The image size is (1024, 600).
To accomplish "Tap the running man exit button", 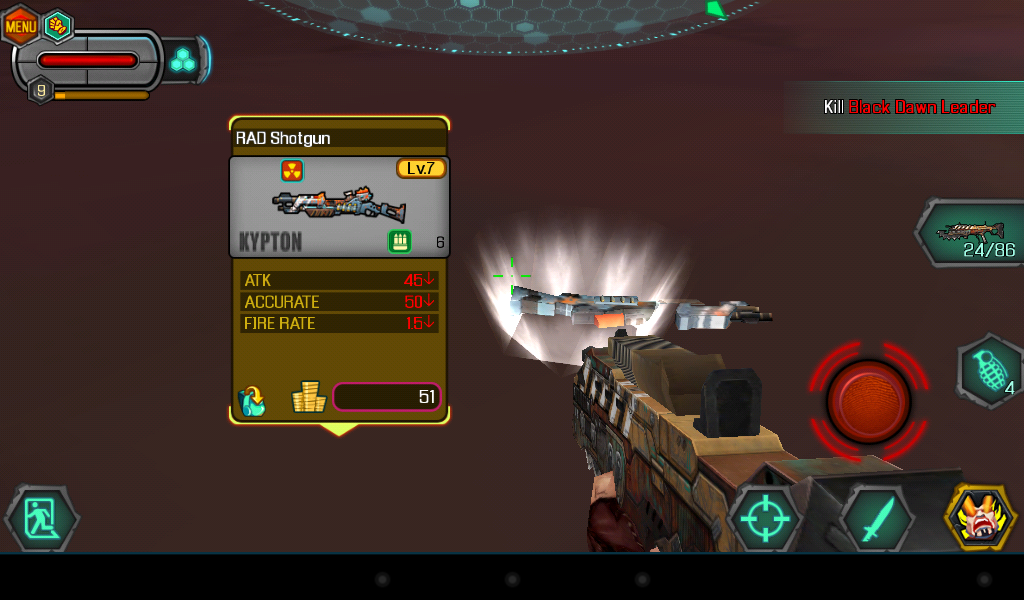I will tap(42, 518).
